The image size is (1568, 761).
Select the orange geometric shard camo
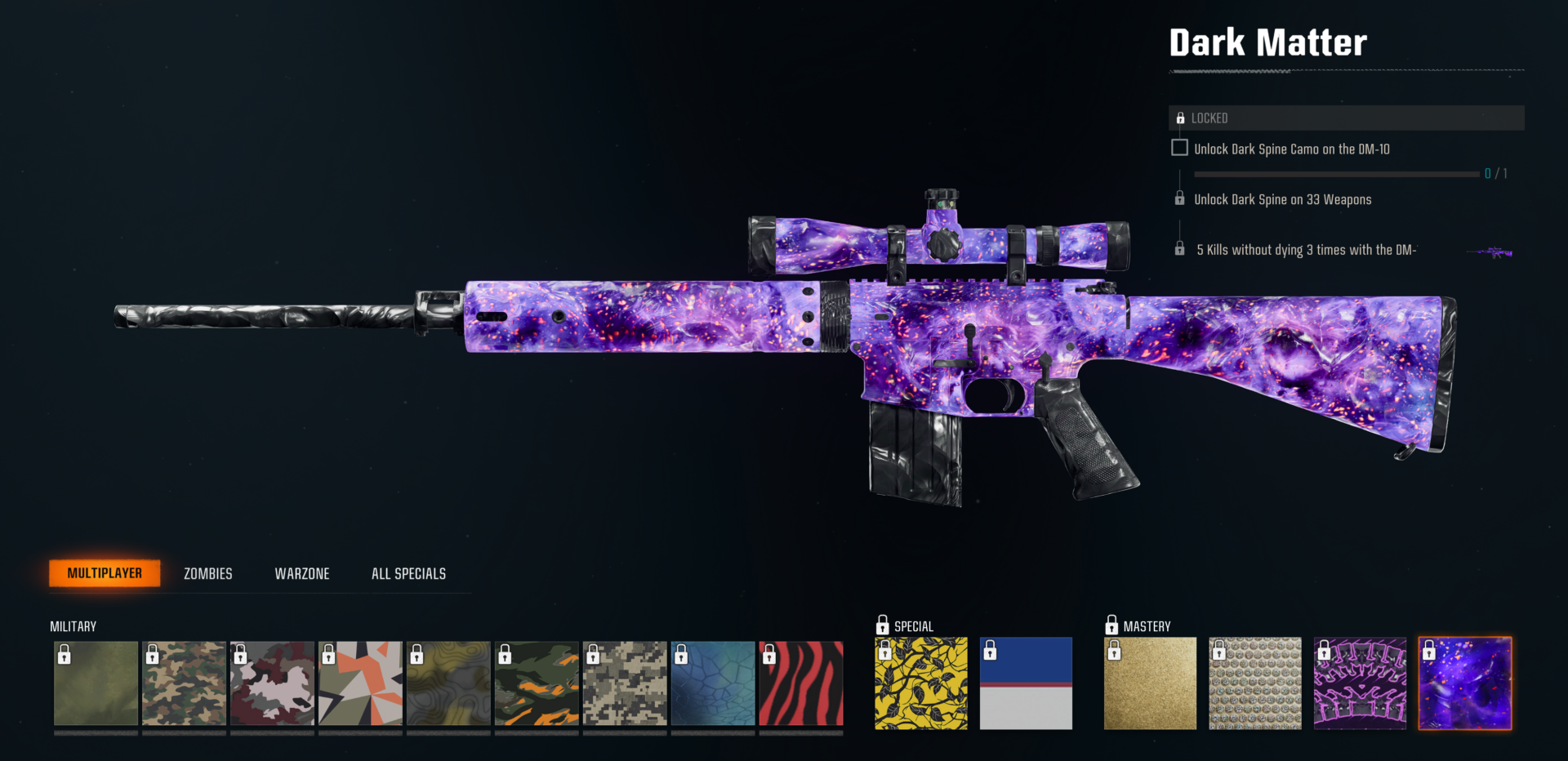point(361,683)
